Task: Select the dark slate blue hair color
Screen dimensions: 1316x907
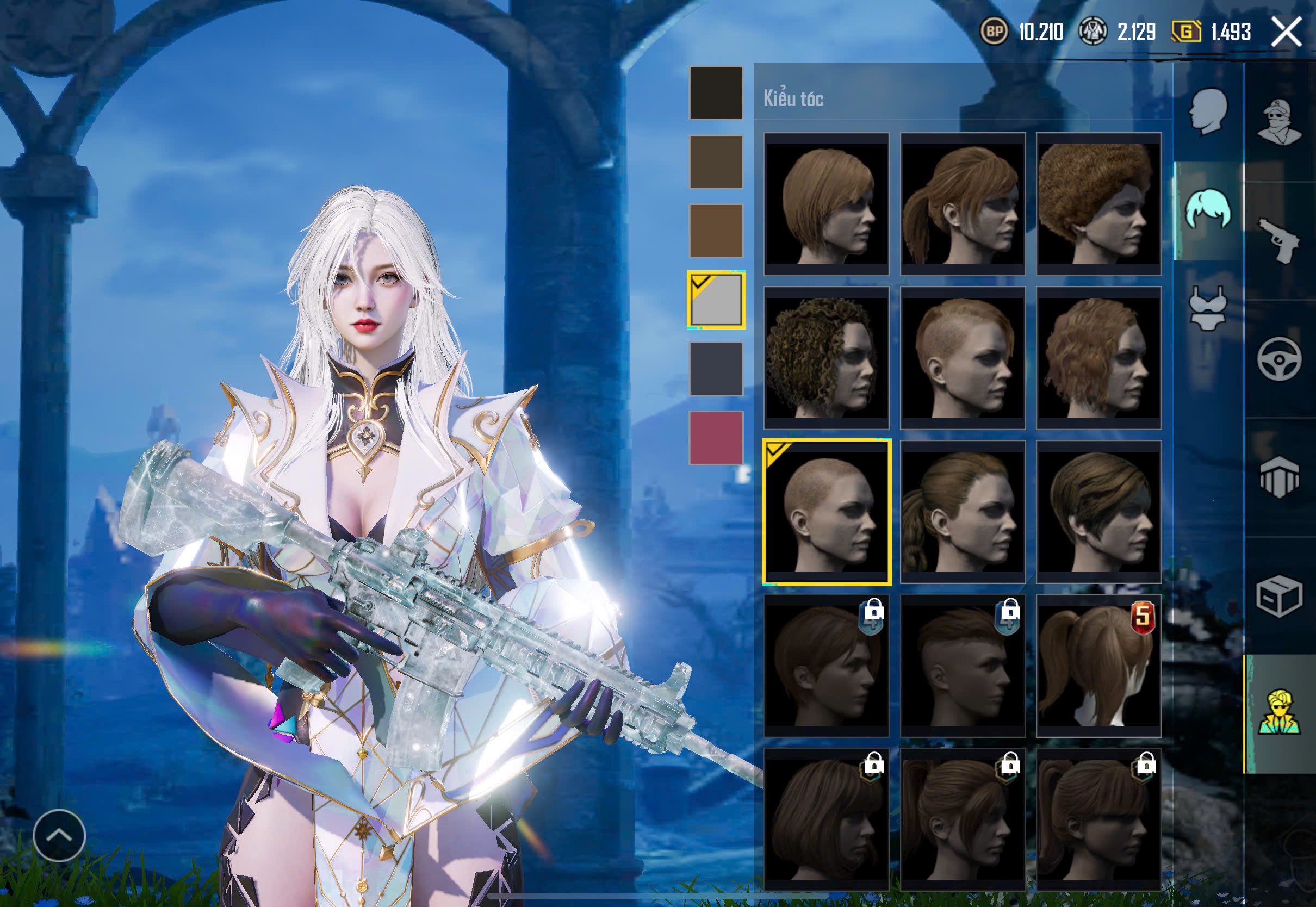Action: click(x=716, y=368)
